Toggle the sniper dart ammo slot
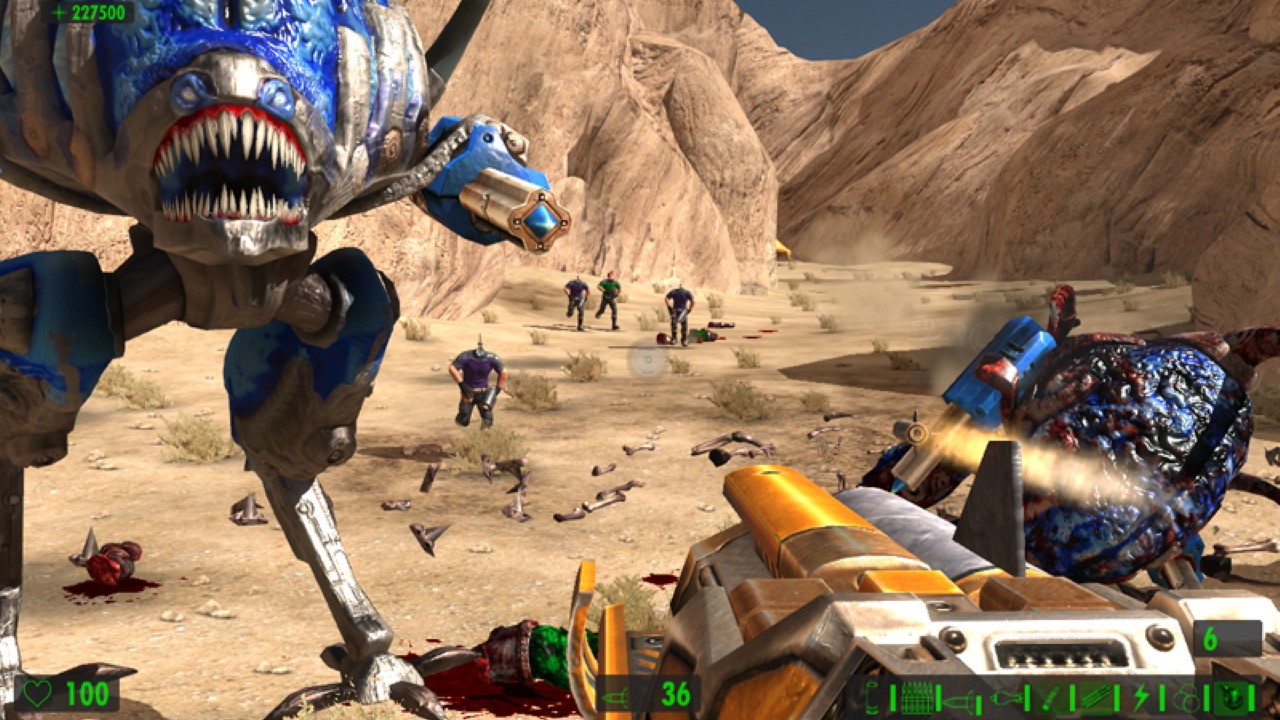The width and height of the screenshot is (1280, 720). click(1050, 696)
